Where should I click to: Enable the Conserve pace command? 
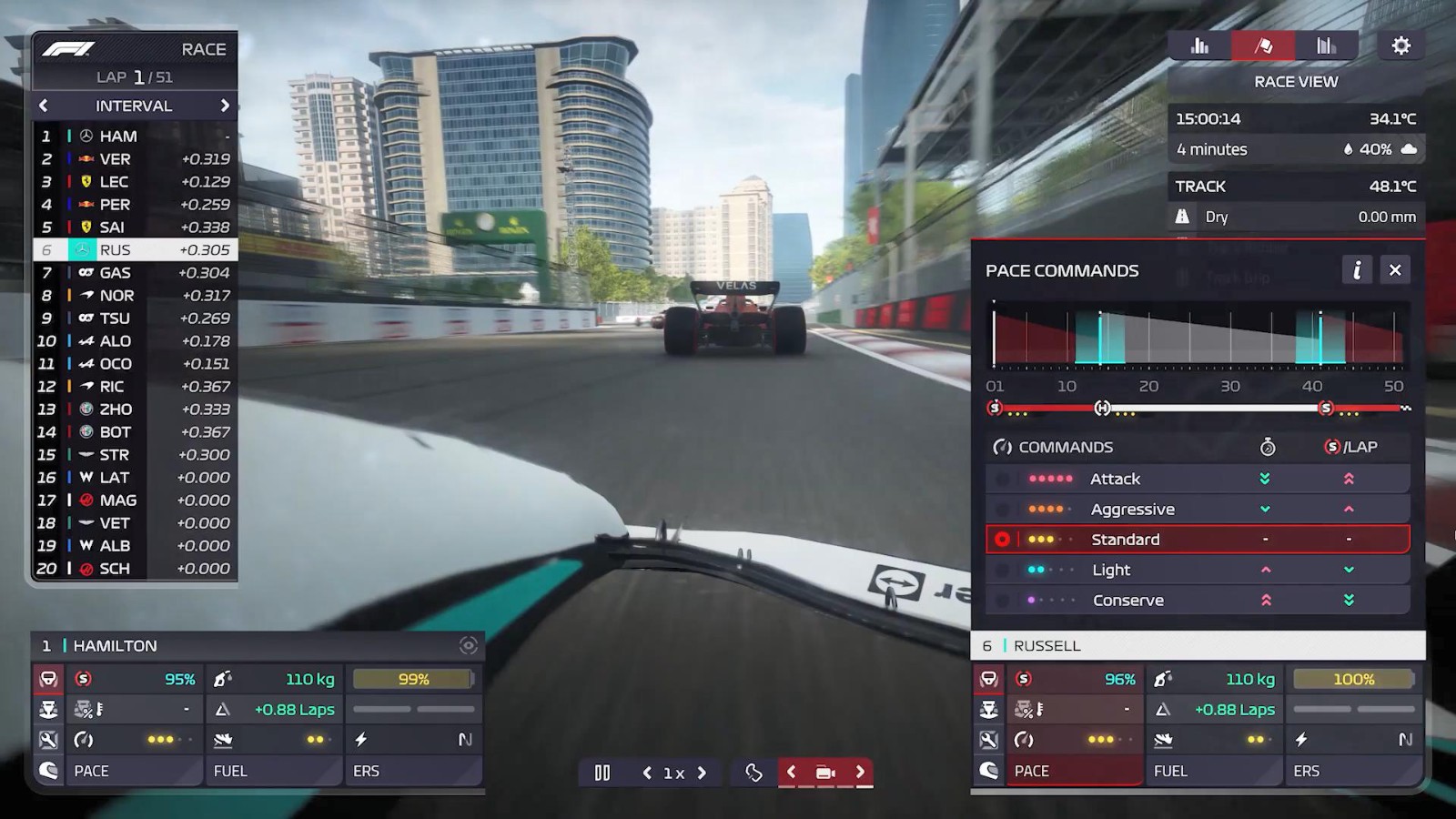pos(1003,600)
